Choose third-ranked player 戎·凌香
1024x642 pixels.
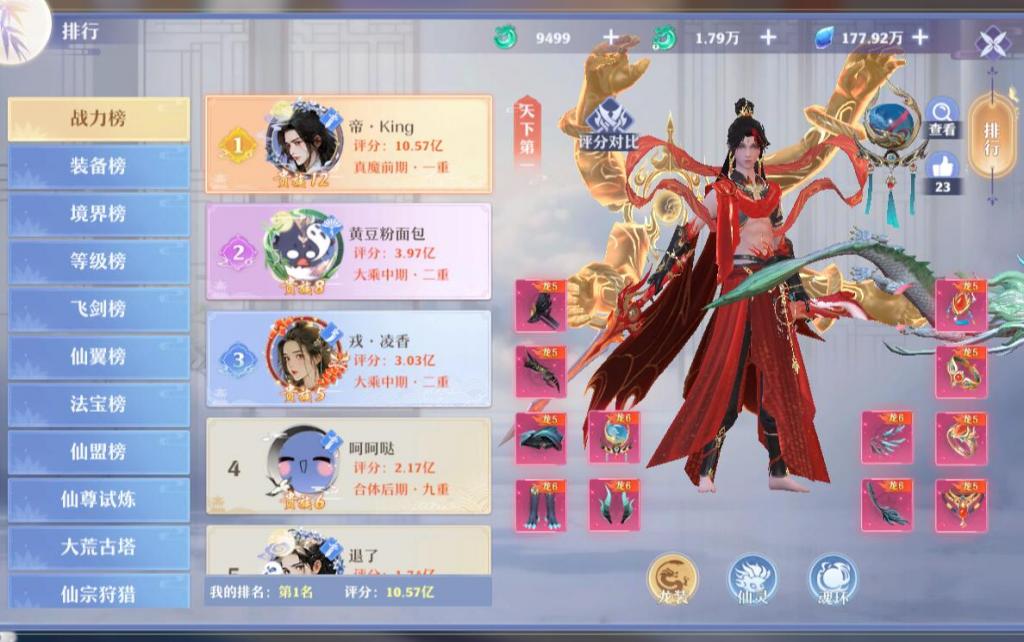pyautogui.click(x=348, y=358)
